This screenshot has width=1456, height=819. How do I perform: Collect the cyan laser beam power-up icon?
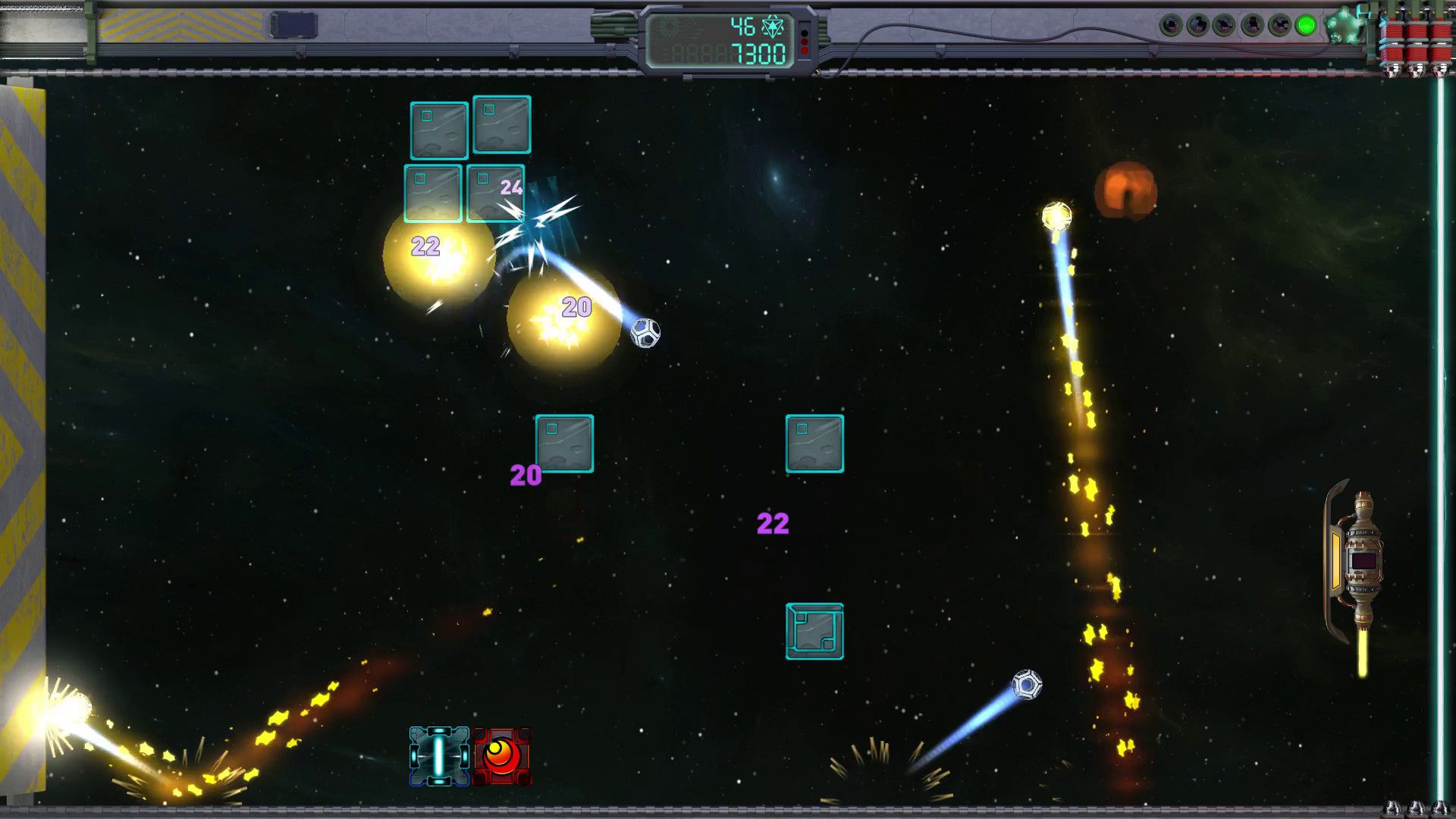(440, 755)
